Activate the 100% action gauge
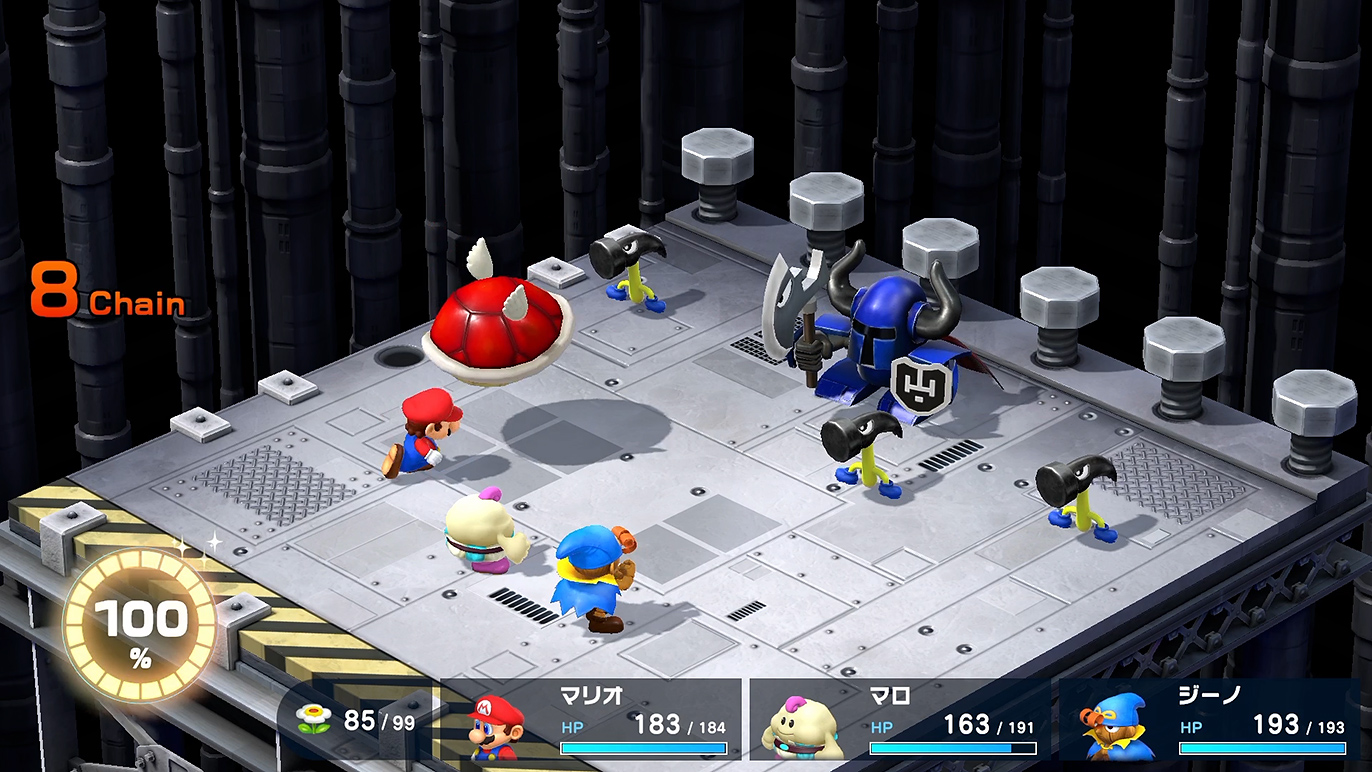Viewport: 1372px width, 772px height. click(140, 627)
